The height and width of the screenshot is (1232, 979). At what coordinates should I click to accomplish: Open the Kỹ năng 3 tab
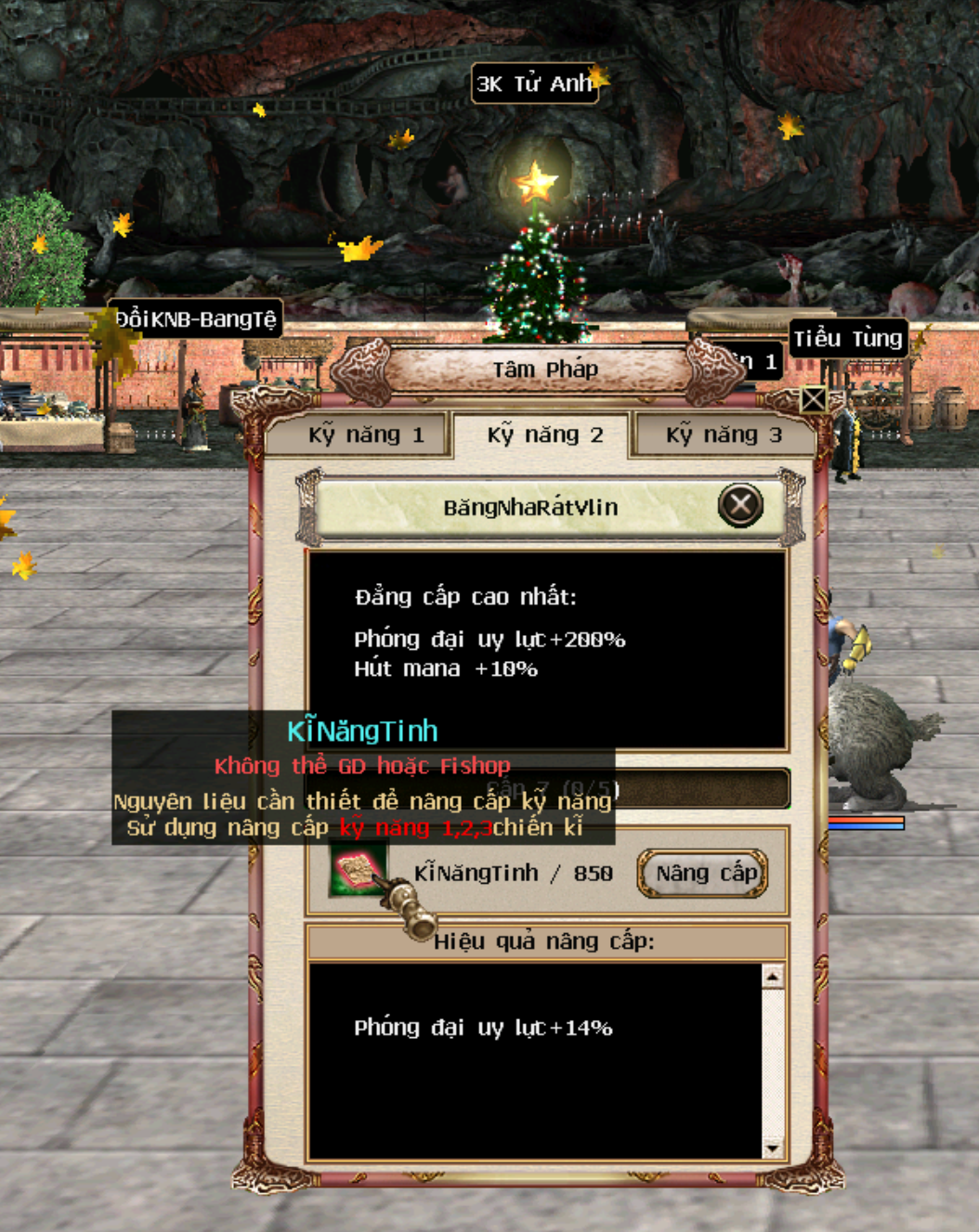(723, 434)
